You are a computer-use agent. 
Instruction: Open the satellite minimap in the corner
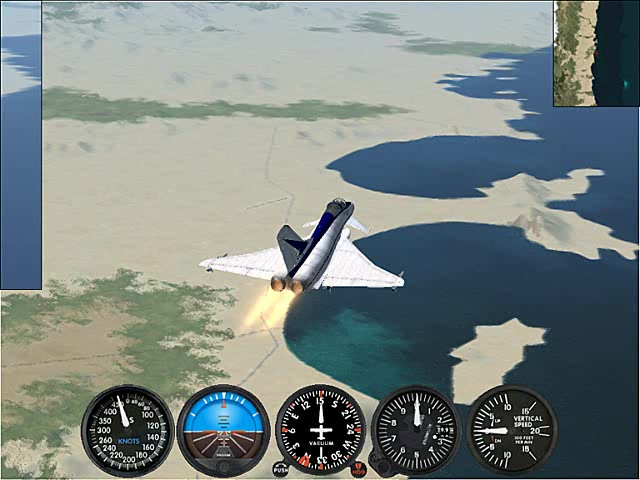coord(596,53)
